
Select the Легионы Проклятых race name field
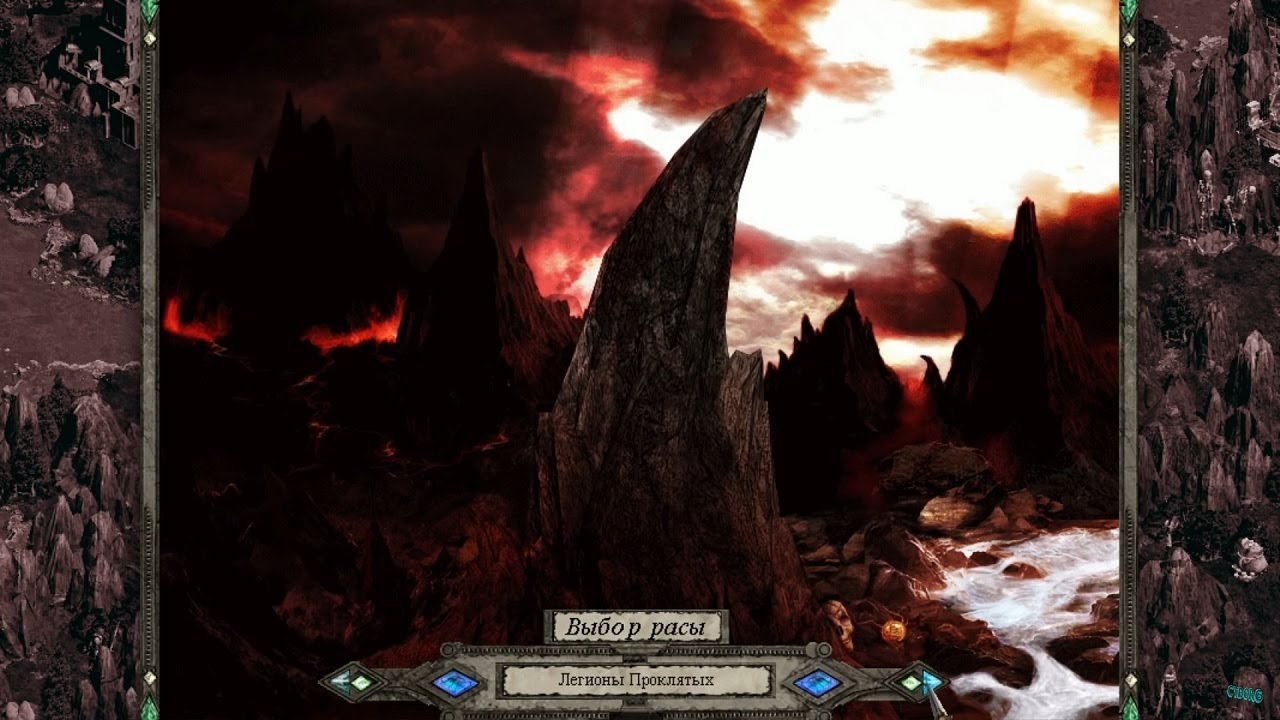(636, 681)
